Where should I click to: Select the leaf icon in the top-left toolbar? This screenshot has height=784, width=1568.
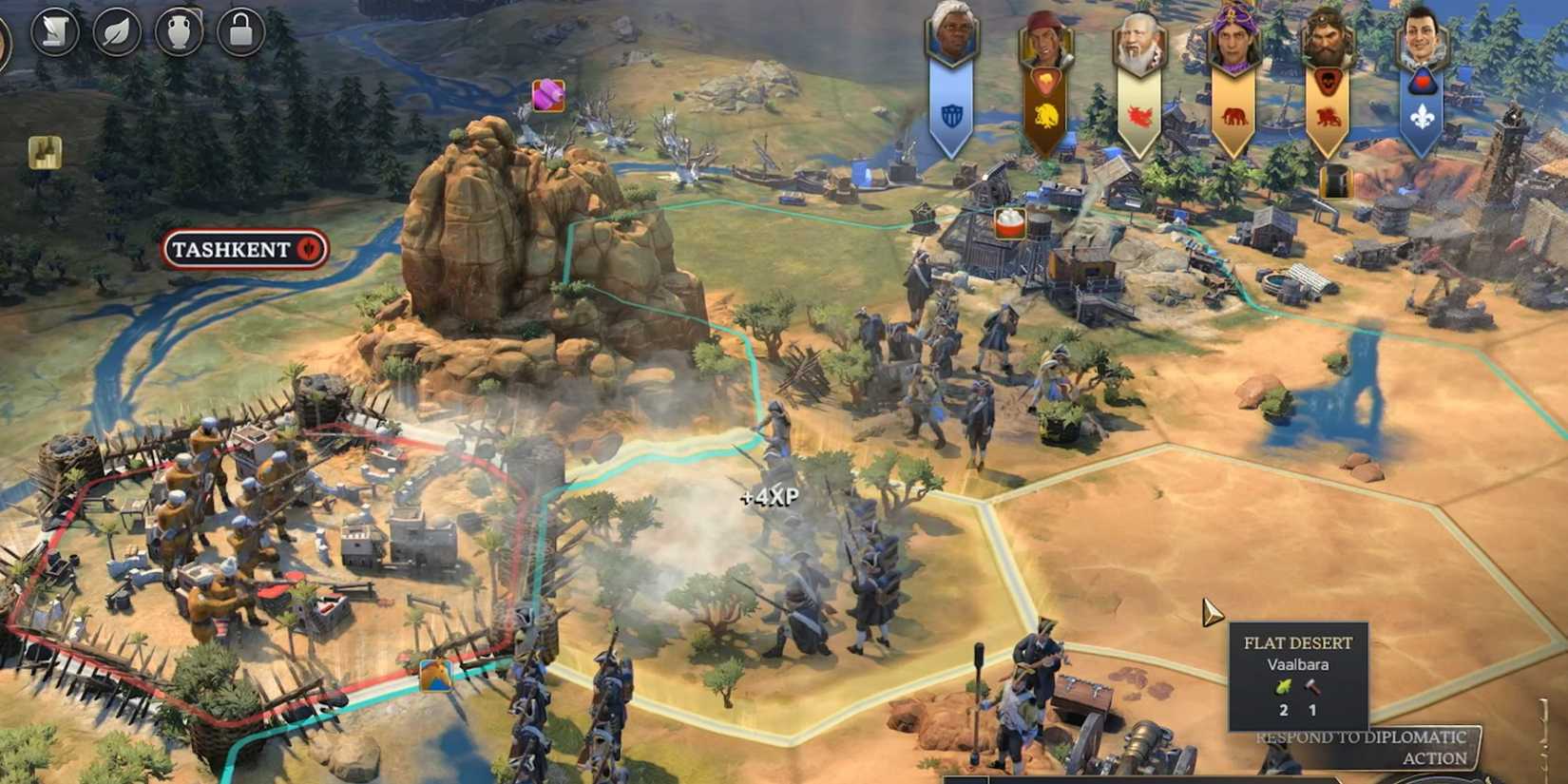click(x=116, y=31)
